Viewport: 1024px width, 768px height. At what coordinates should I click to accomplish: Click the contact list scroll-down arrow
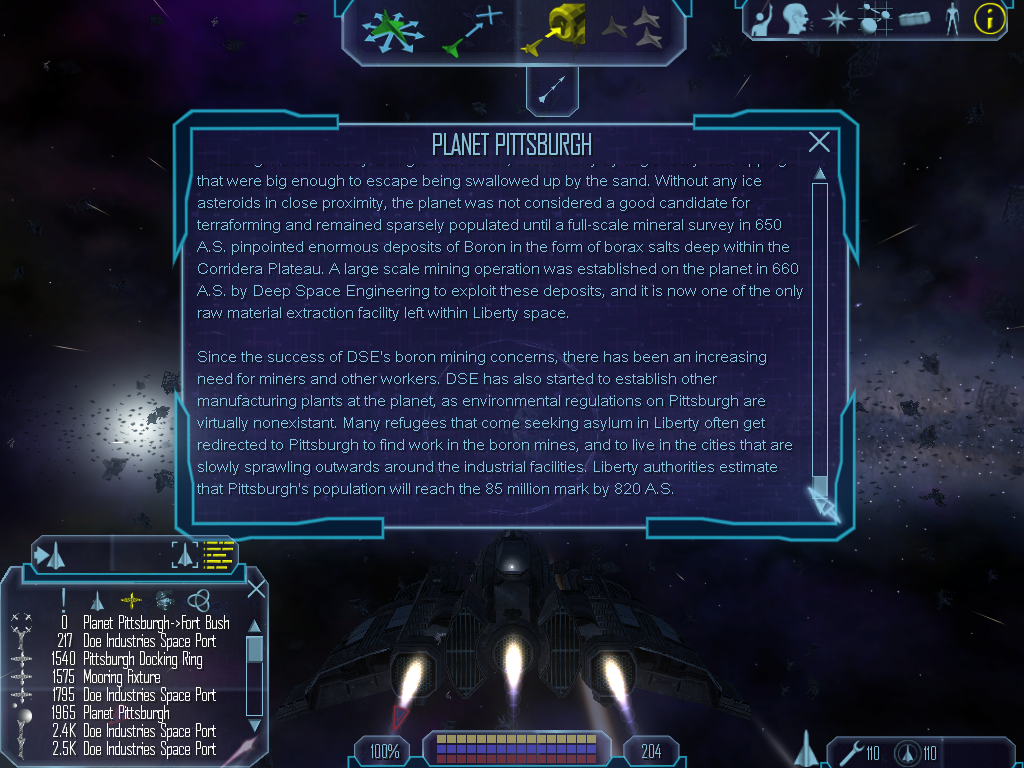[x=254, y=725]
